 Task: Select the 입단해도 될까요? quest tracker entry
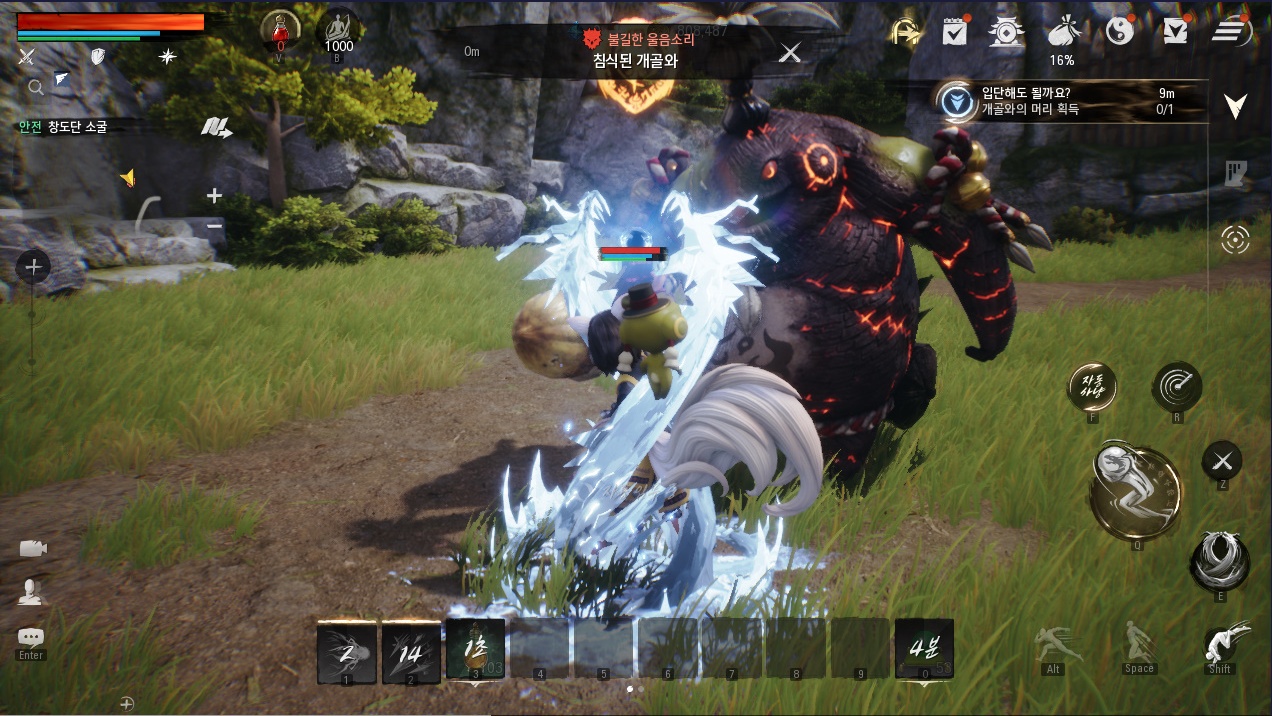(1070, 101)
